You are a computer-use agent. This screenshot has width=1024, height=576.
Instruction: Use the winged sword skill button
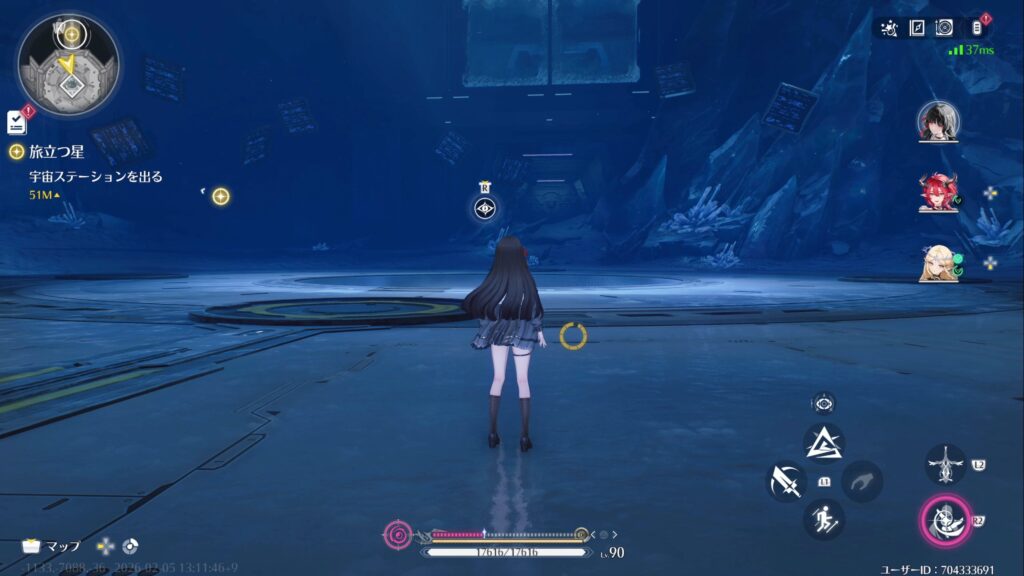pos(944,466)
